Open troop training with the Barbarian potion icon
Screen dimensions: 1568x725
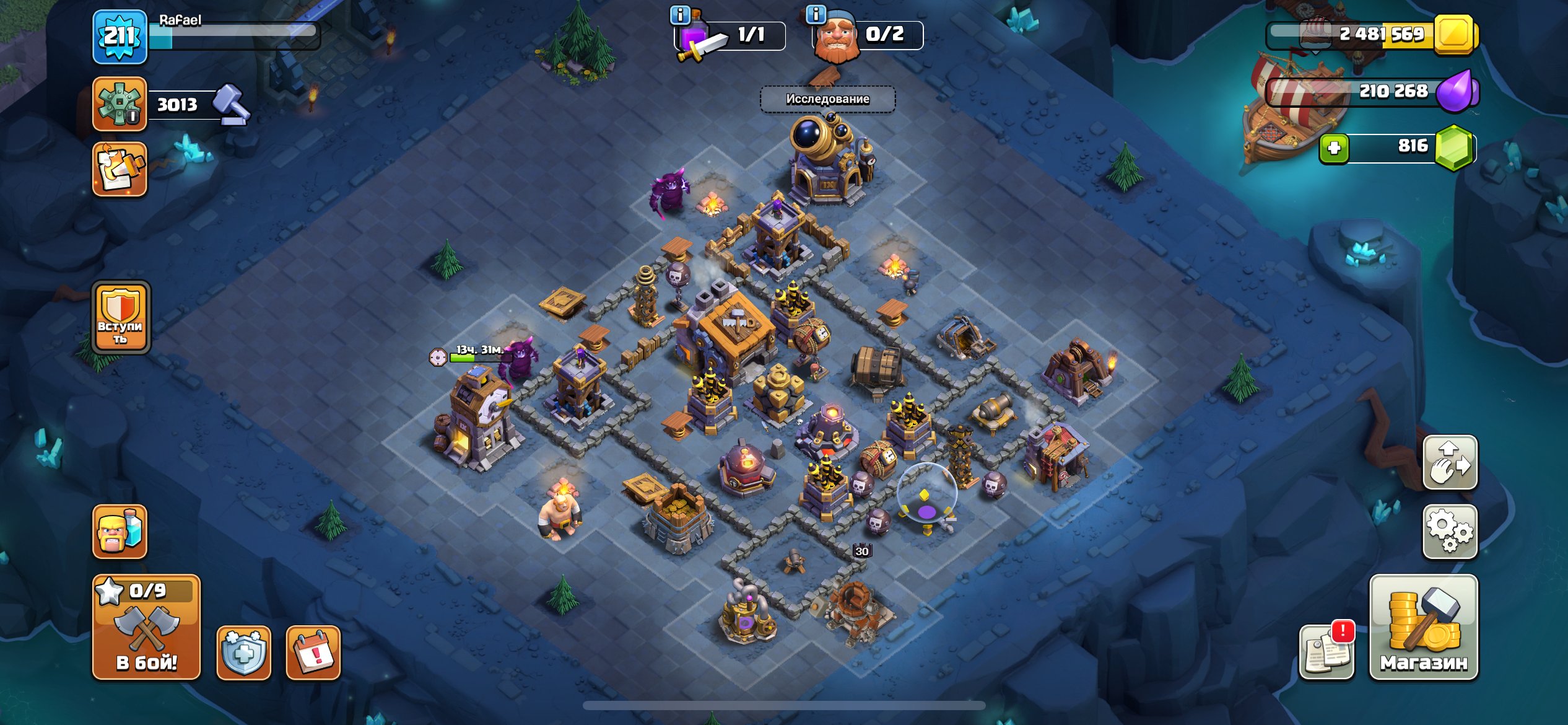tap(120, 530)
